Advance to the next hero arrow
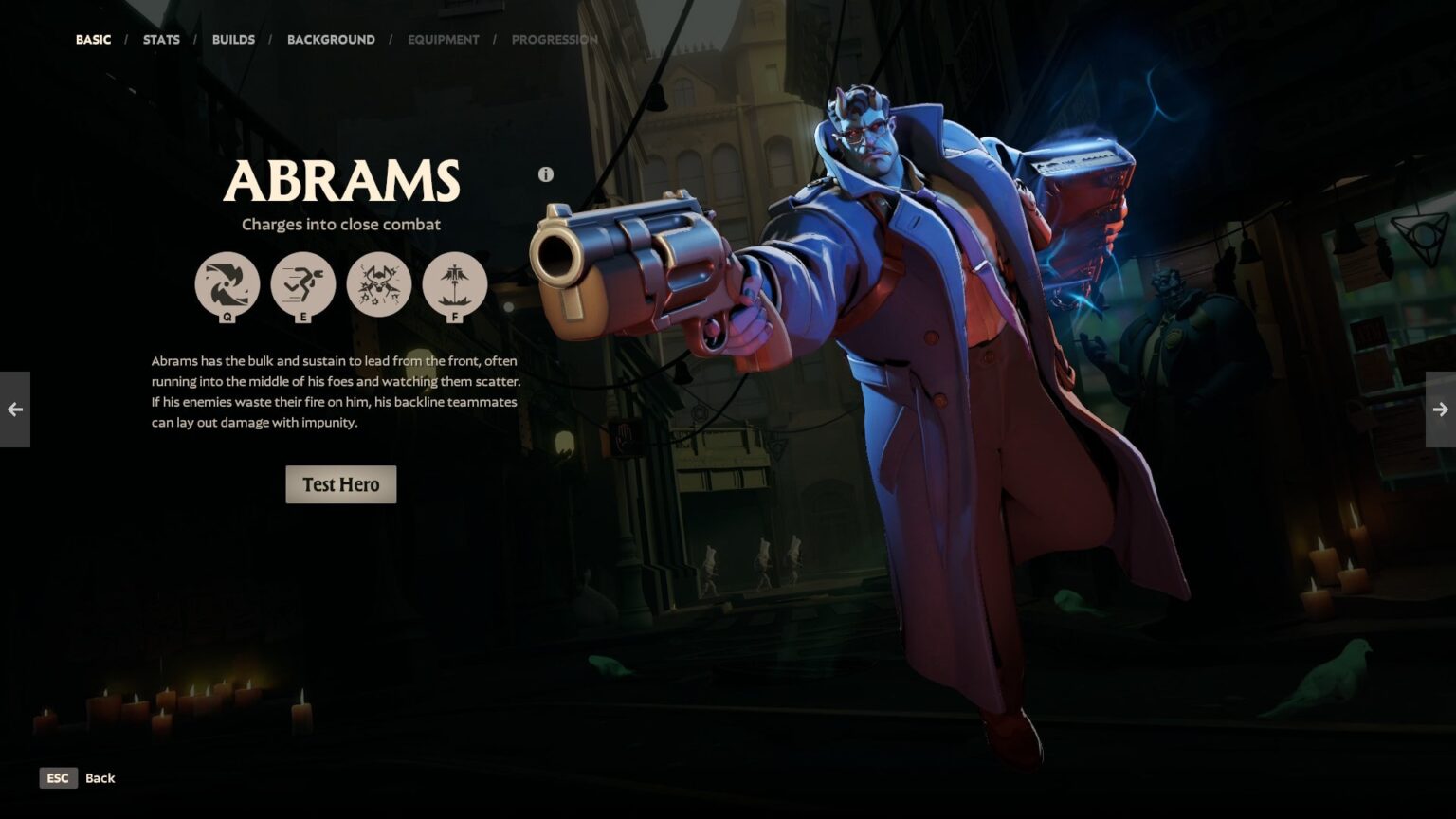The width and height of the screenshot is (1456, 819). pos(1440,409)
